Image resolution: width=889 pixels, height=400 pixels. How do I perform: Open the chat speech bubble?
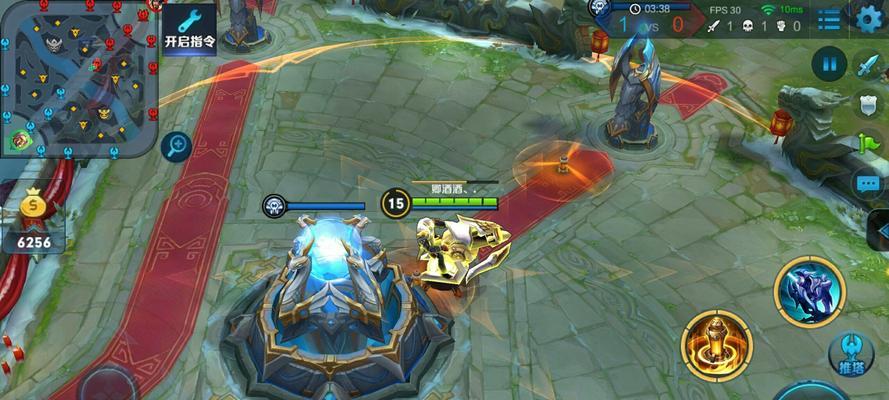click(867, 183)
